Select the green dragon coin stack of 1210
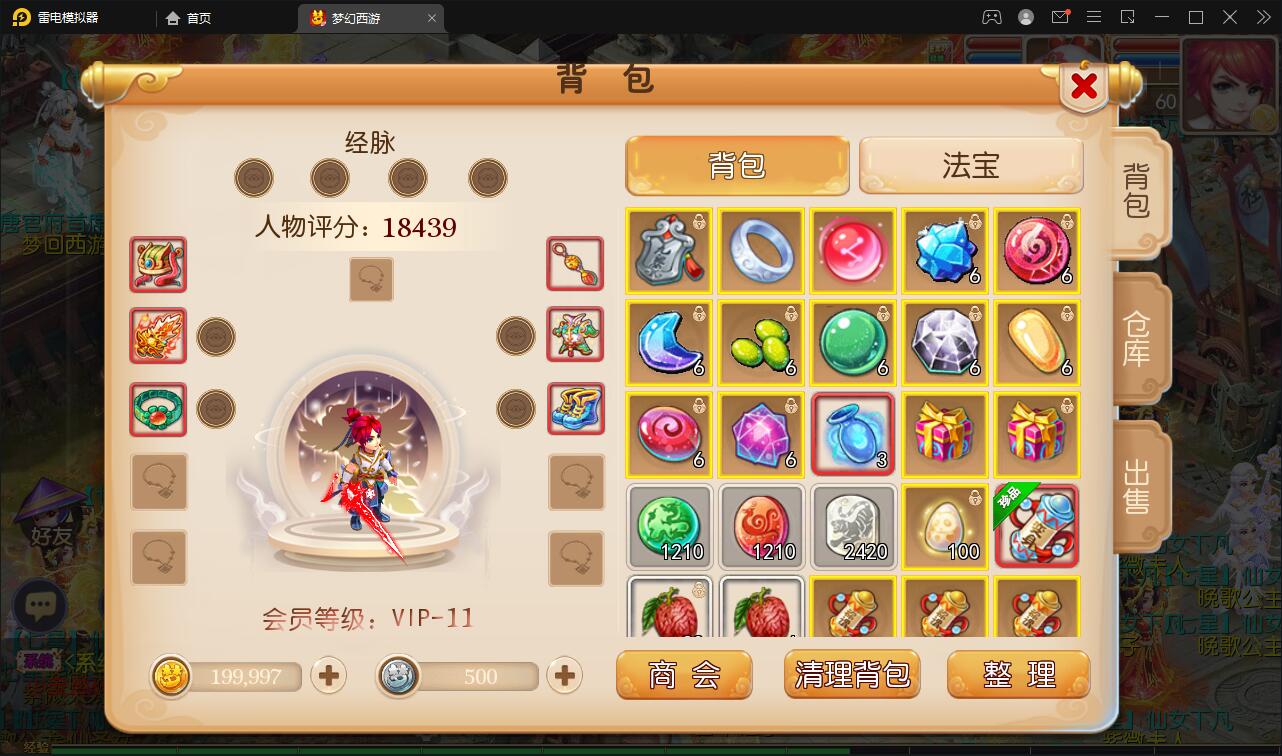The image size is (1282, 756). (668, 526)
